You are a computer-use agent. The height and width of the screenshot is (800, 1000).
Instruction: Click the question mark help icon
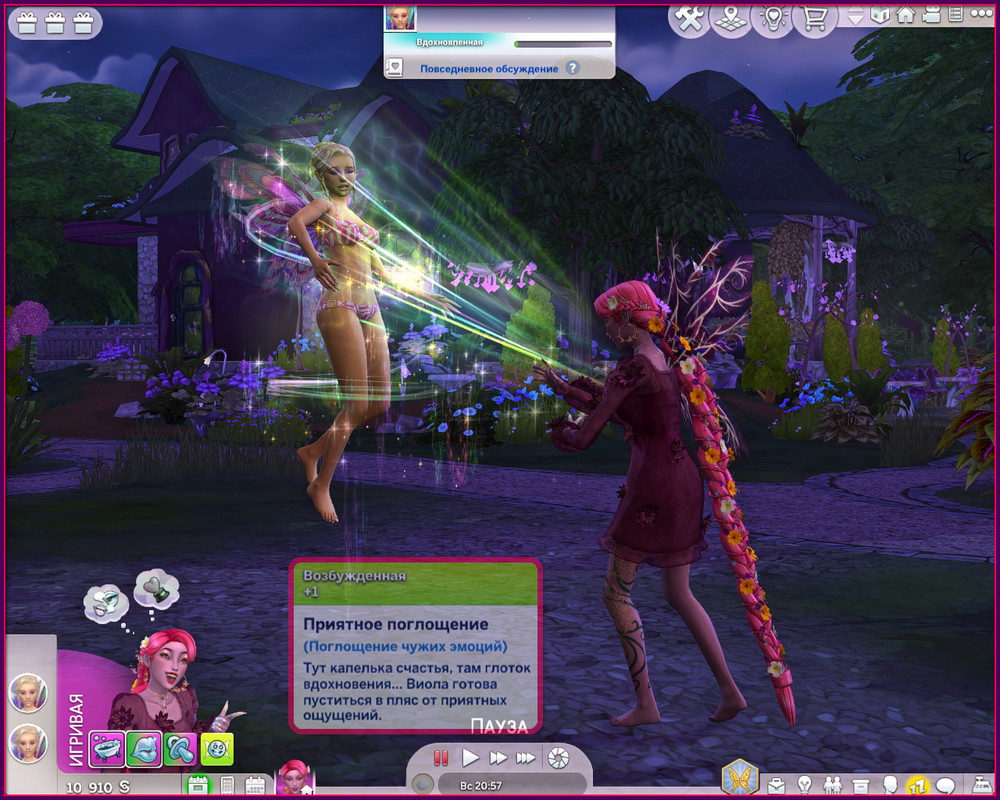click(x=572, y=68)
